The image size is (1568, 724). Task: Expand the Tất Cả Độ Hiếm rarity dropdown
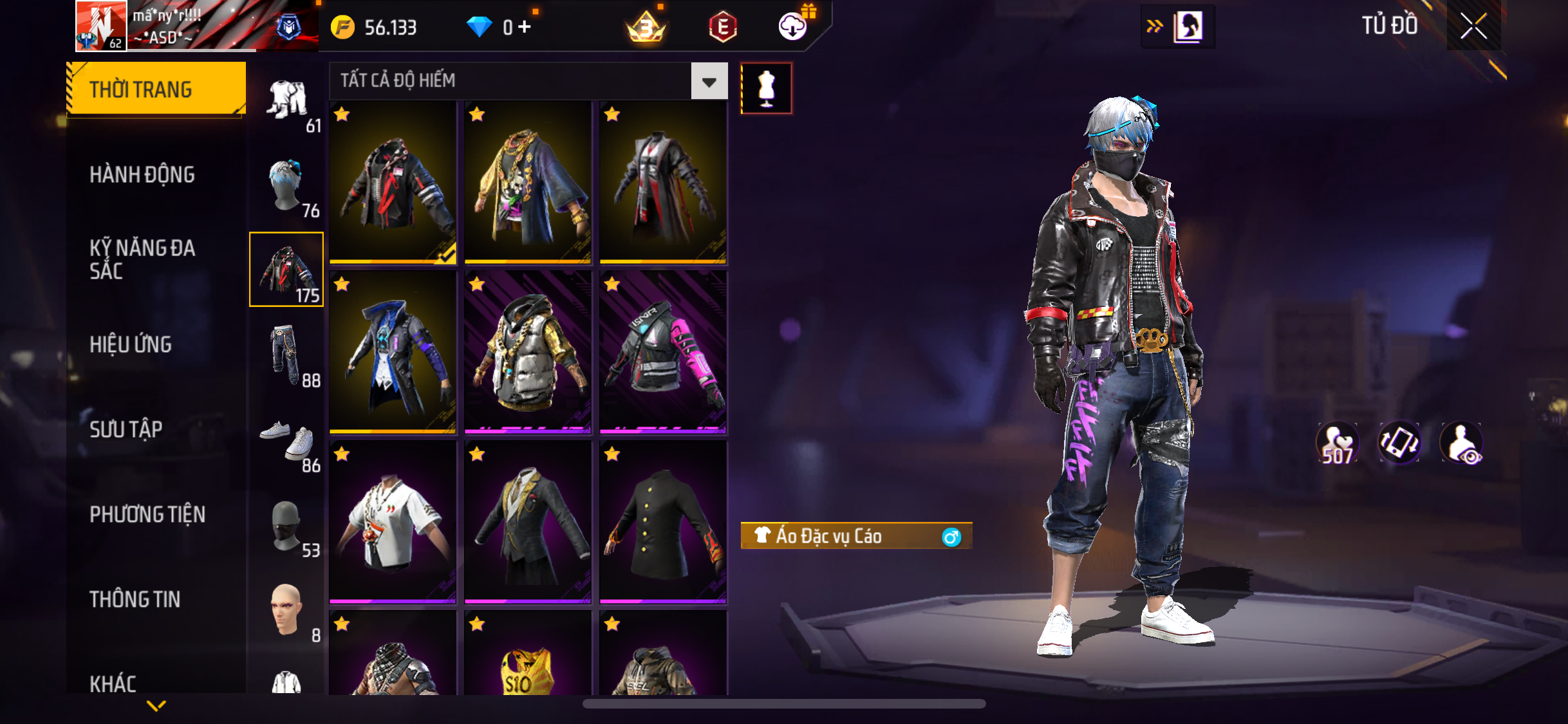(x=709, y=82)
